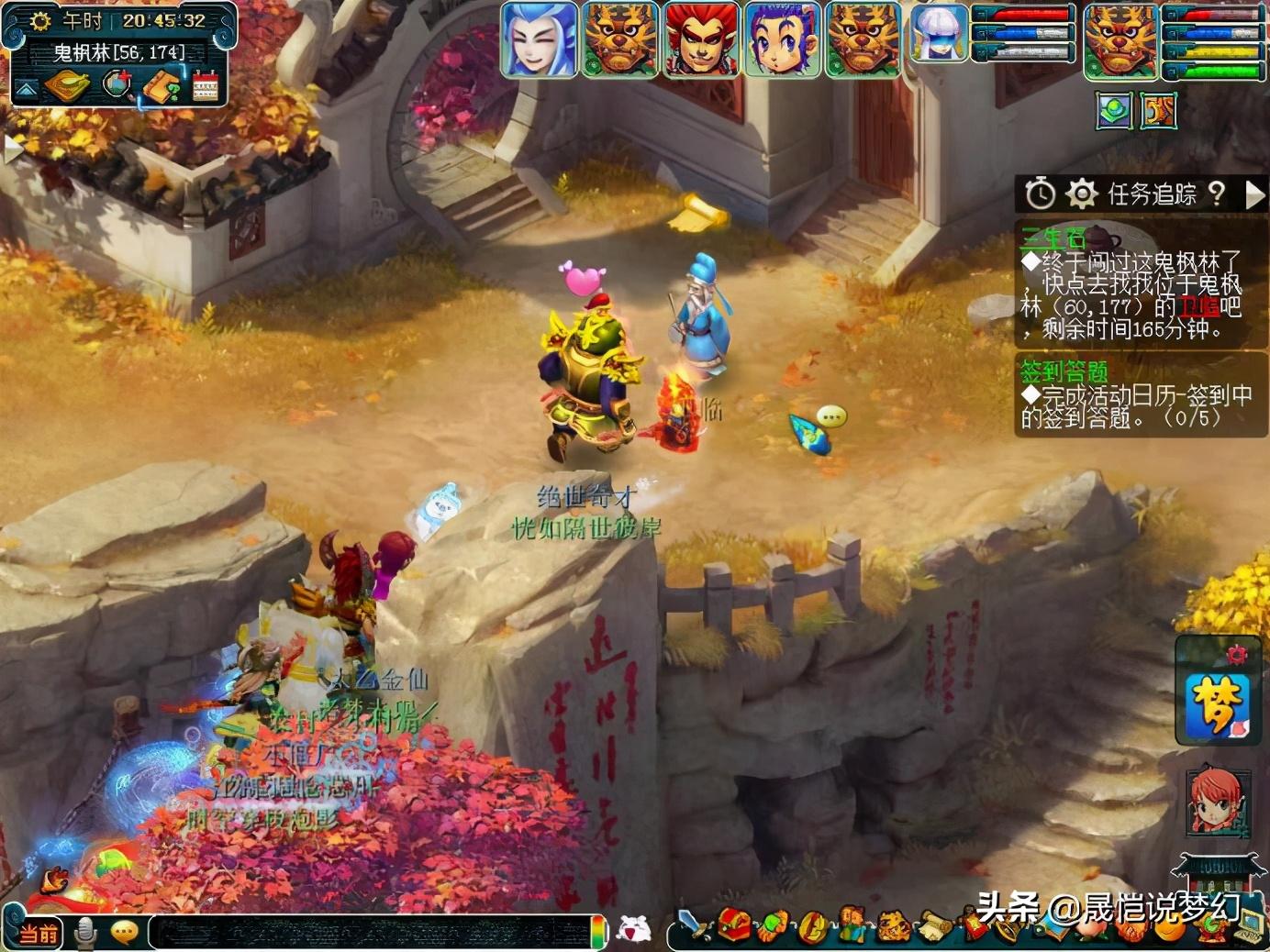Open the quest tracker help question mark

1217,193
